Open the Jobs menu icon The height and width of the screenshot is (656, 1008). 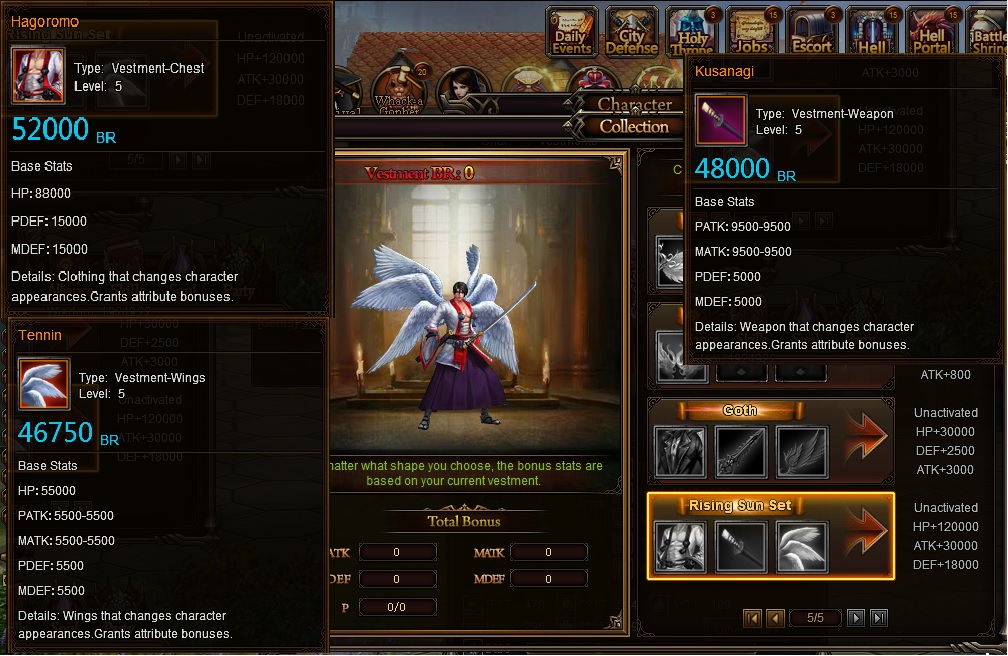click(753, 32)
